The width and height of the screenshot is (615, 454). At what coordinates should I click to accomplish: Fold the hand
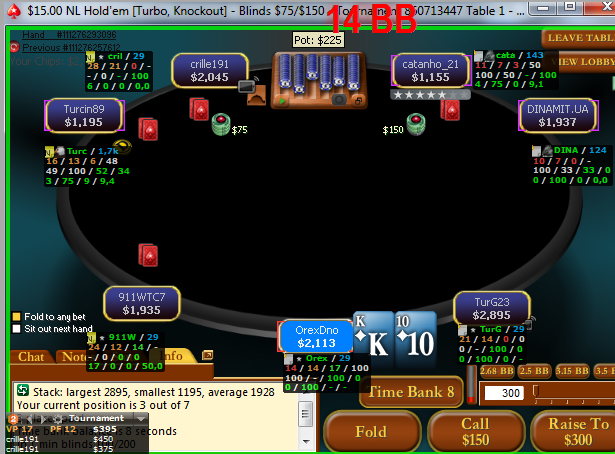point(371,432)
